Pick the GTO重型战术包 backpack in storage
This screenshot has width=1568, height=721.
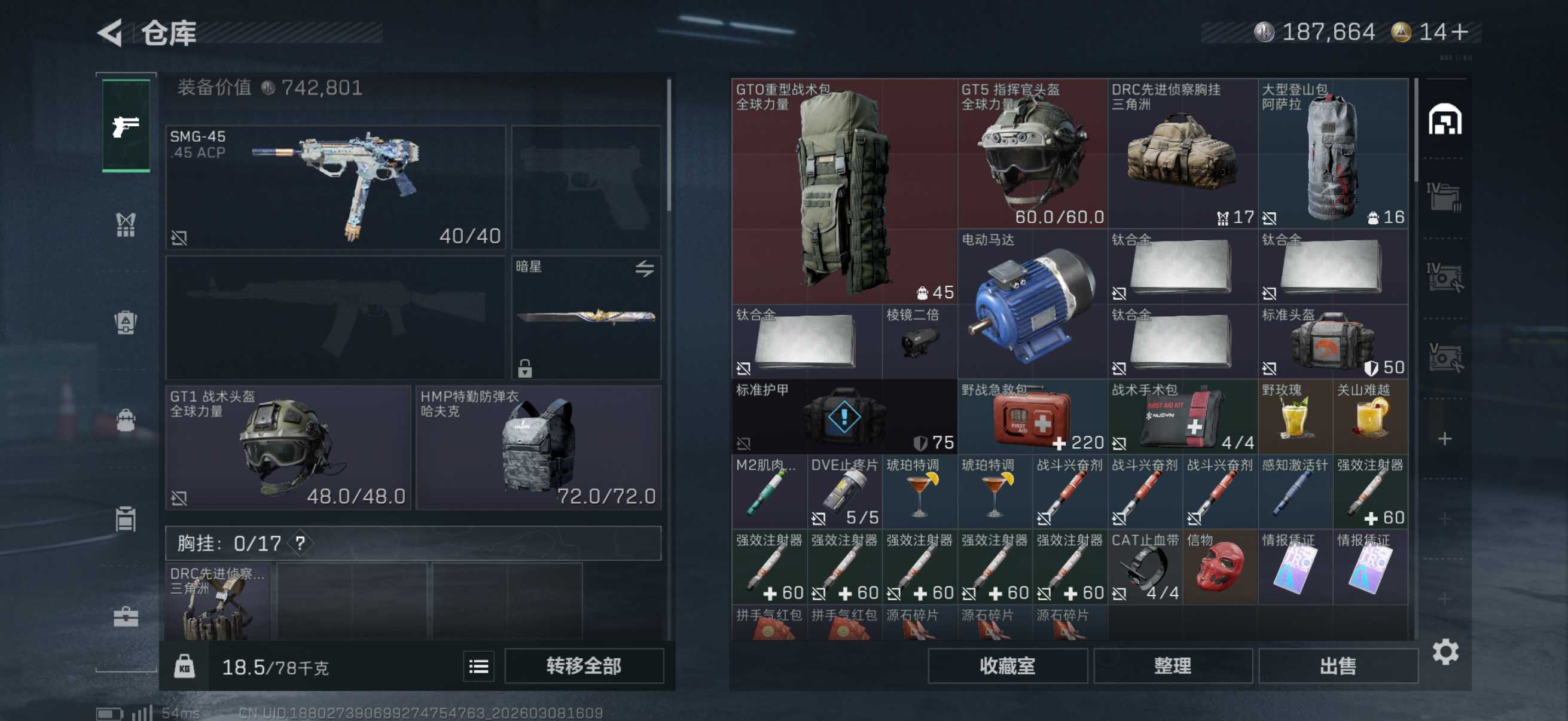844,192
